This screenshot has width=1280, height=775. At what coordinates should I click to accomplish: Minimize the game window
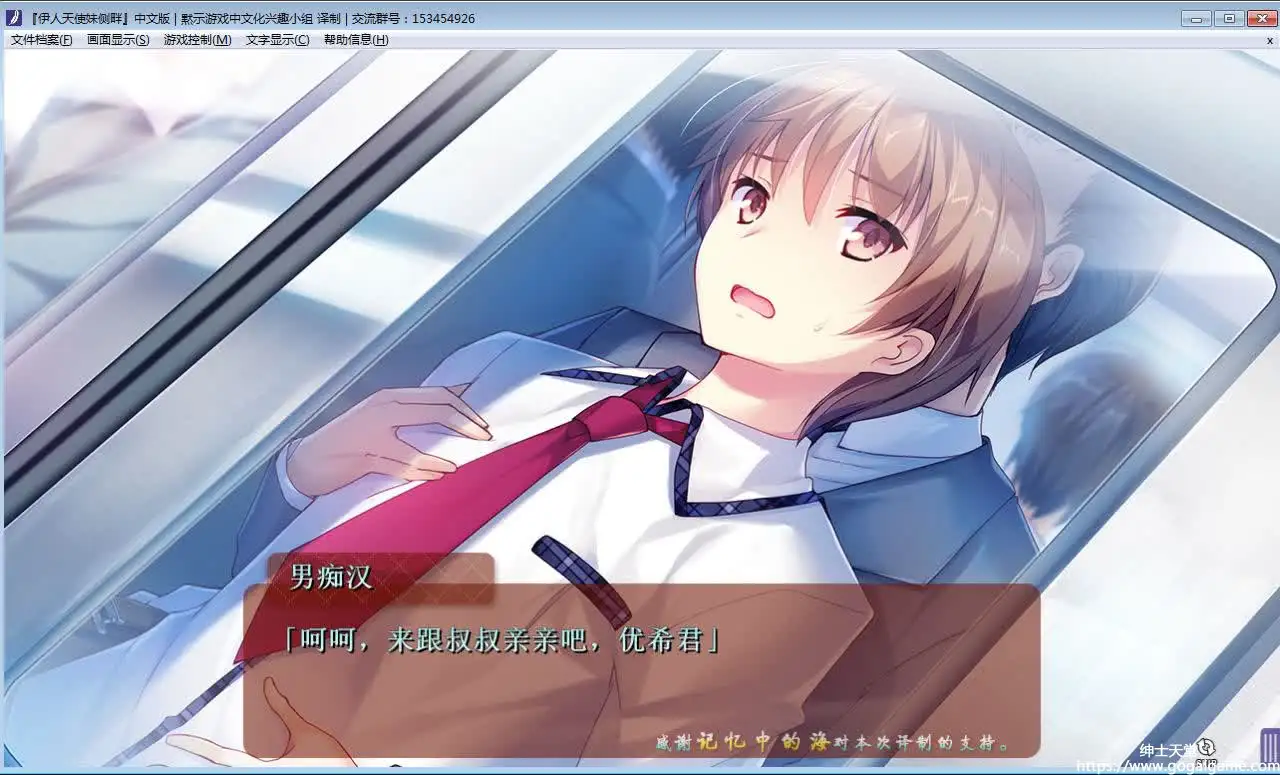tap(1196, 18)
